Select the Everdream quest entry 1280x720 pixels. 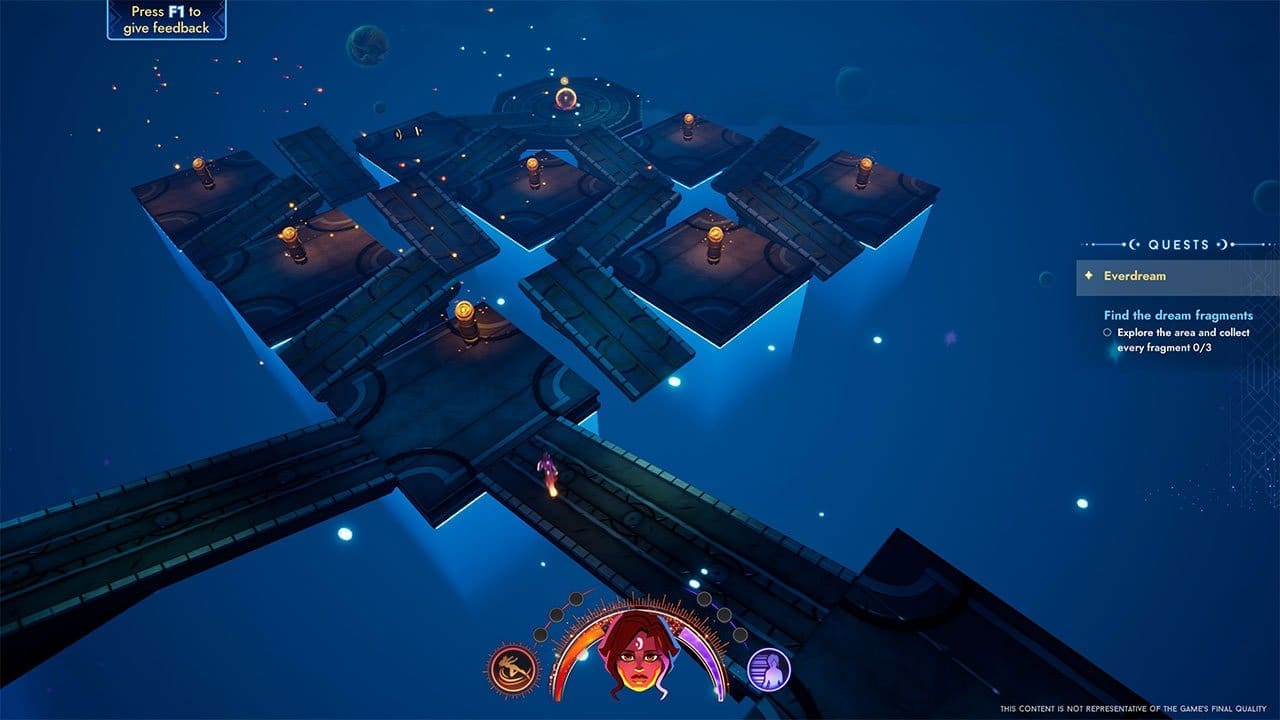pyautogui.click(x=1135, y=276)
